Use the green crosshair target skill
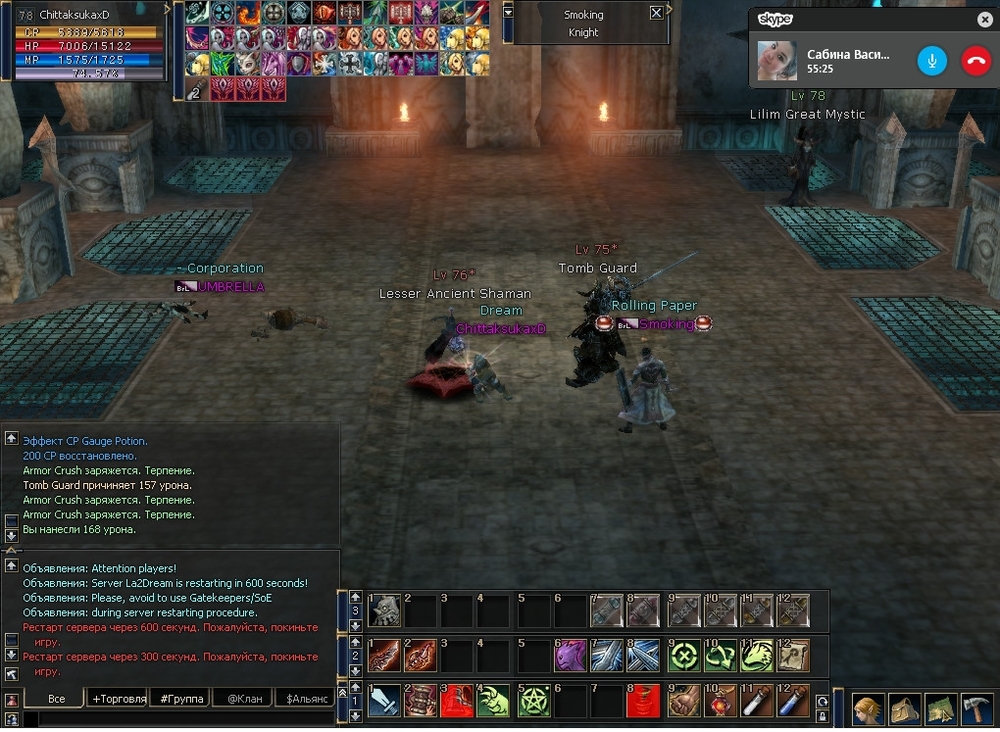Screen dimensions: 1000x732 click(x=684, y=655)
